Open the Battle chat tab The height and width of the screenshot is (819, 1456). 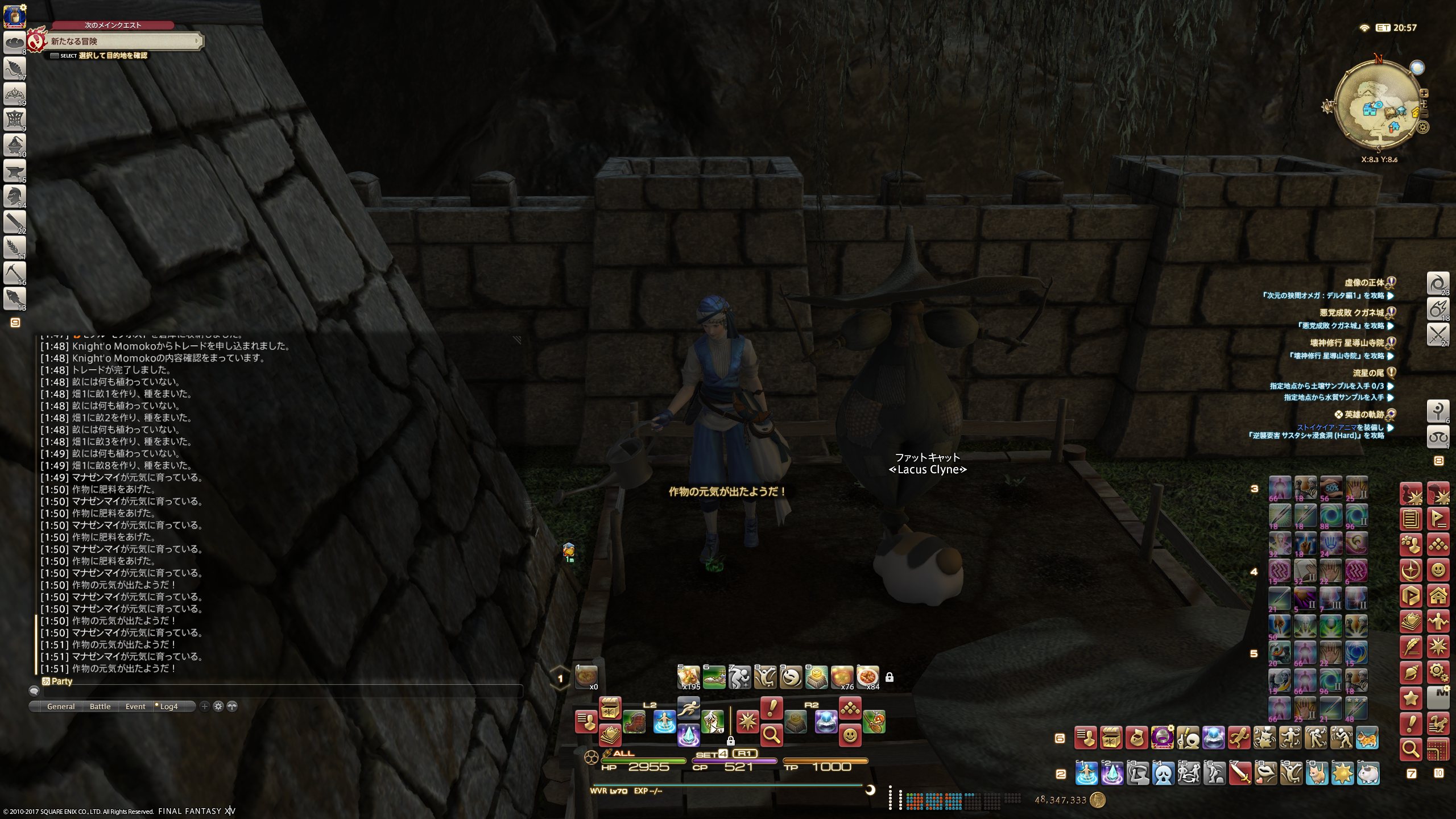100,706
